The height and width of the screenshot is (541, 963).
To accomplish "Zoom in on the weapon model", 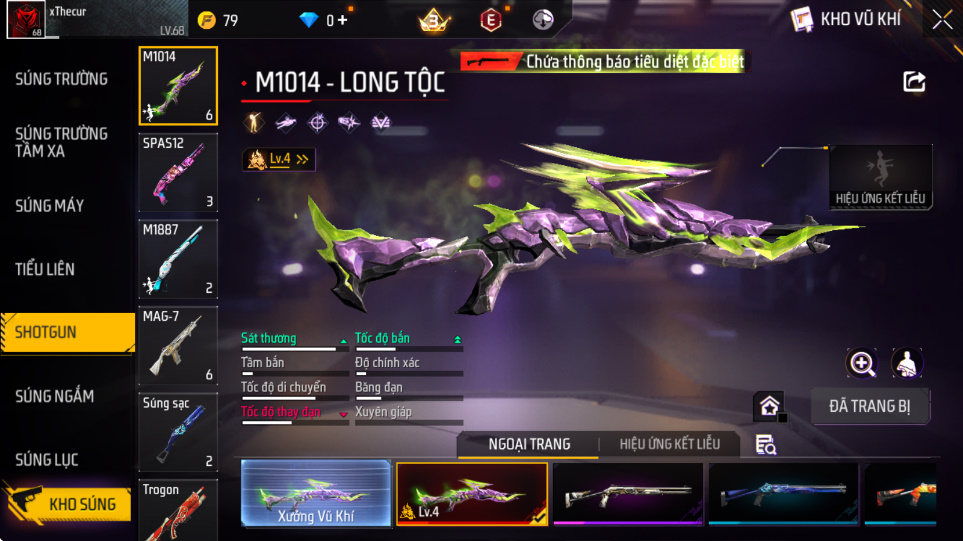I will pyautogui.click(x=862, y=363).
